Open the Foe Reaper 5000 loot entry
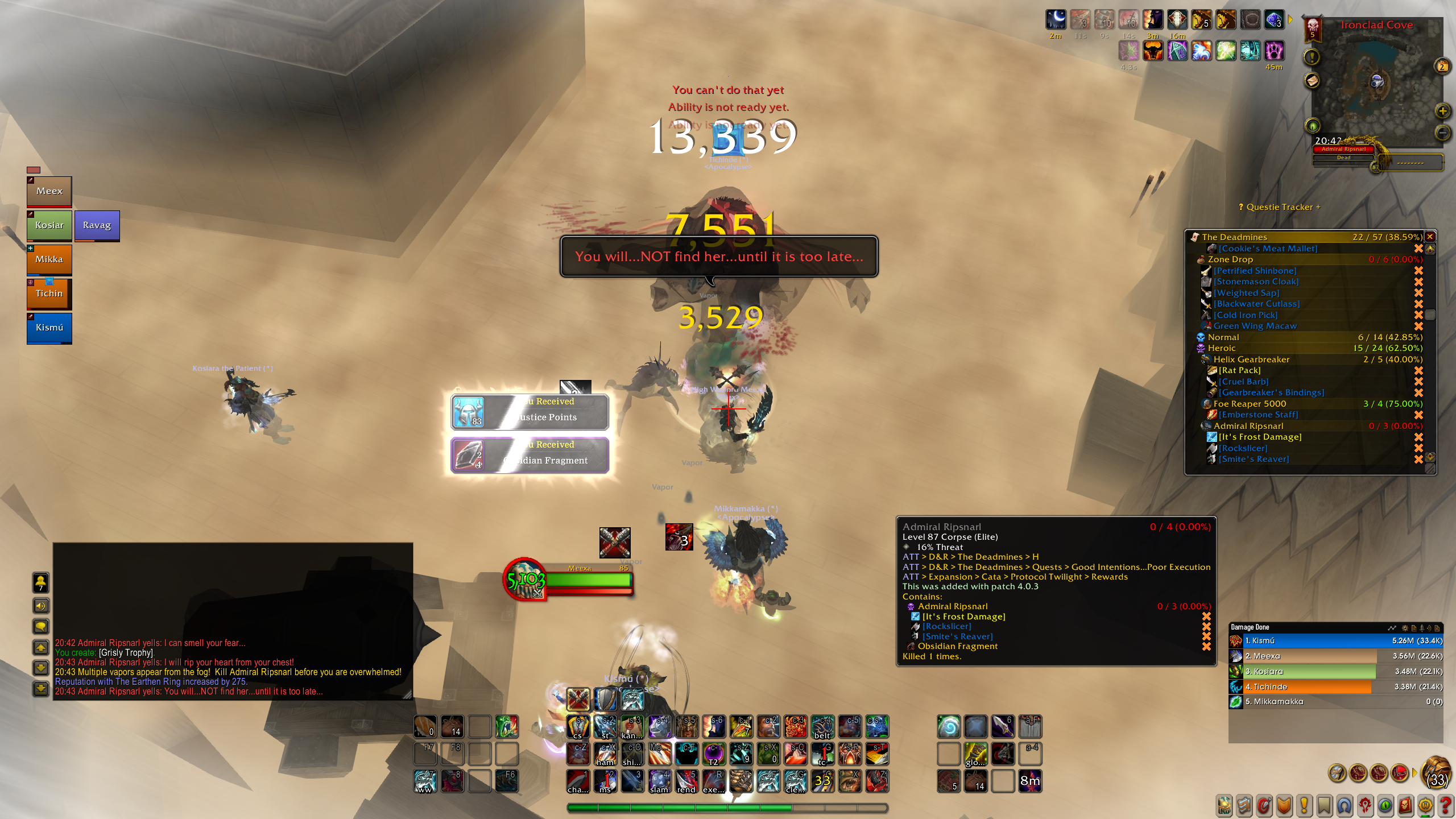The height and width of the screenshot is (819, 1456). tap(1250, 404)
